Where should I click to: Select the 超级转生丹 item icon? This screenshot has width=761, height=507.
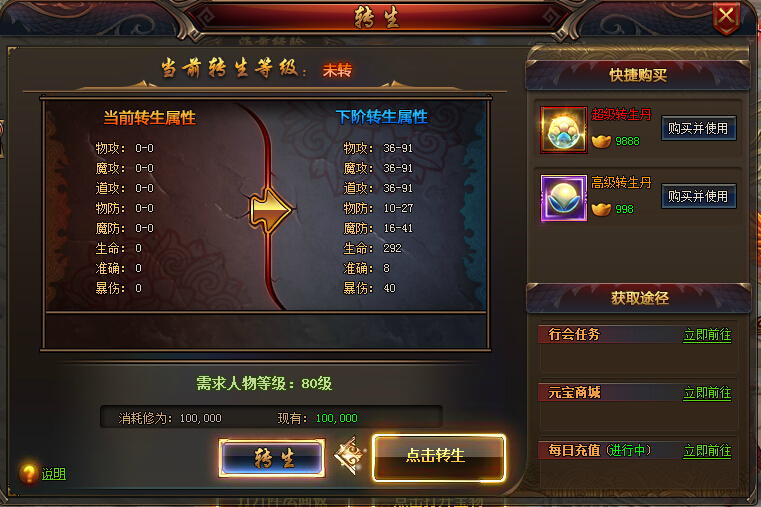[x=563, y=130]
